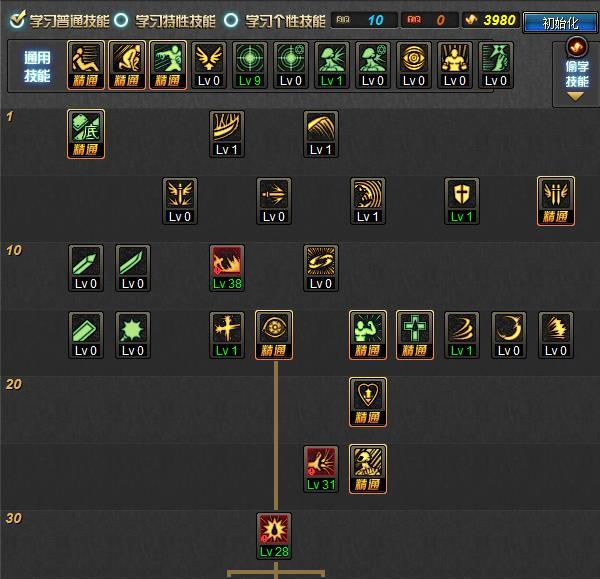Select the shield skill at Lv 1
600x579 pixels.
pos(462,200)
